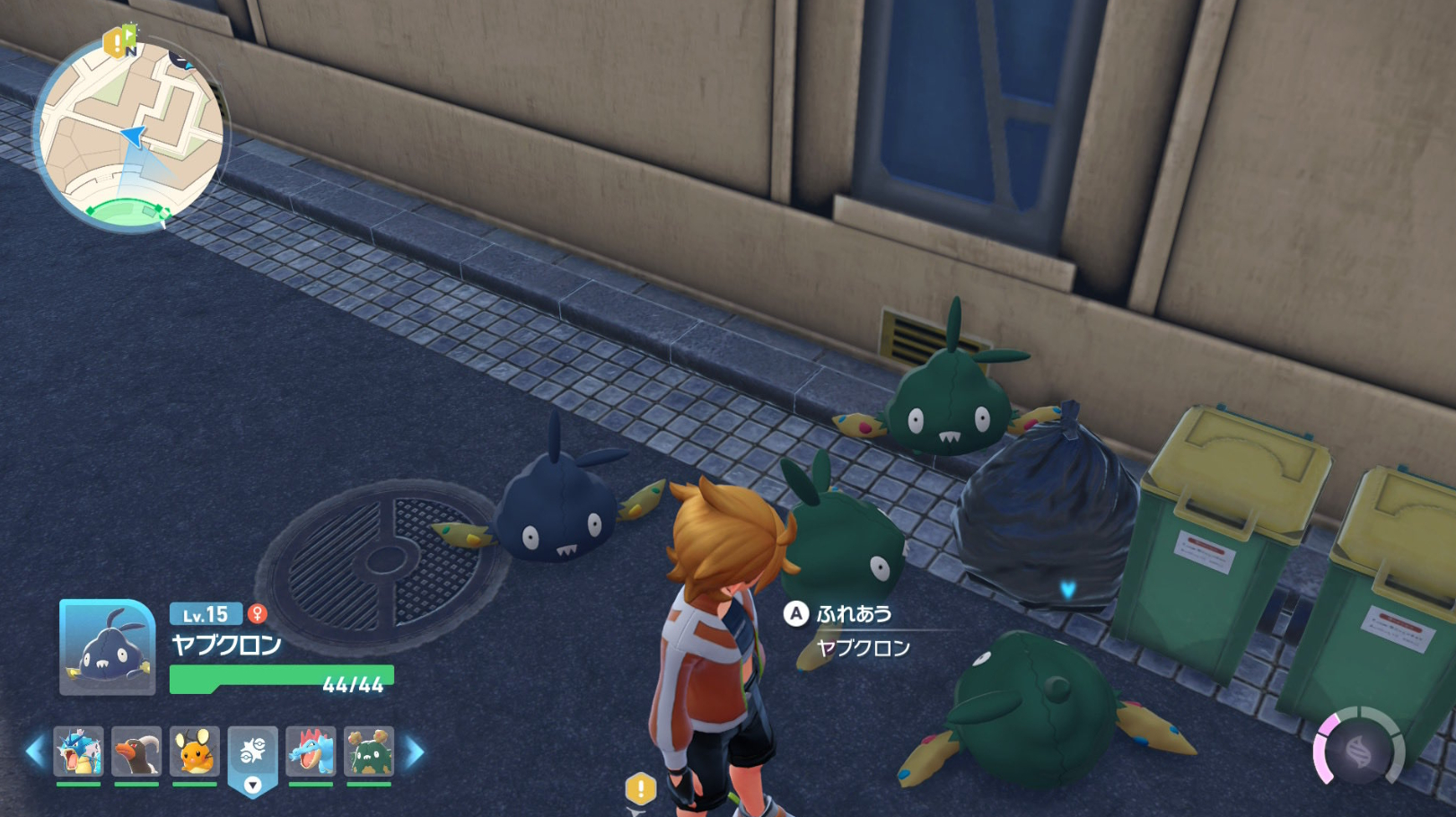This screenshot has height=817, width=1456.
Task: Cycle party left with the blue arrow
Action: tap(35, 751)
